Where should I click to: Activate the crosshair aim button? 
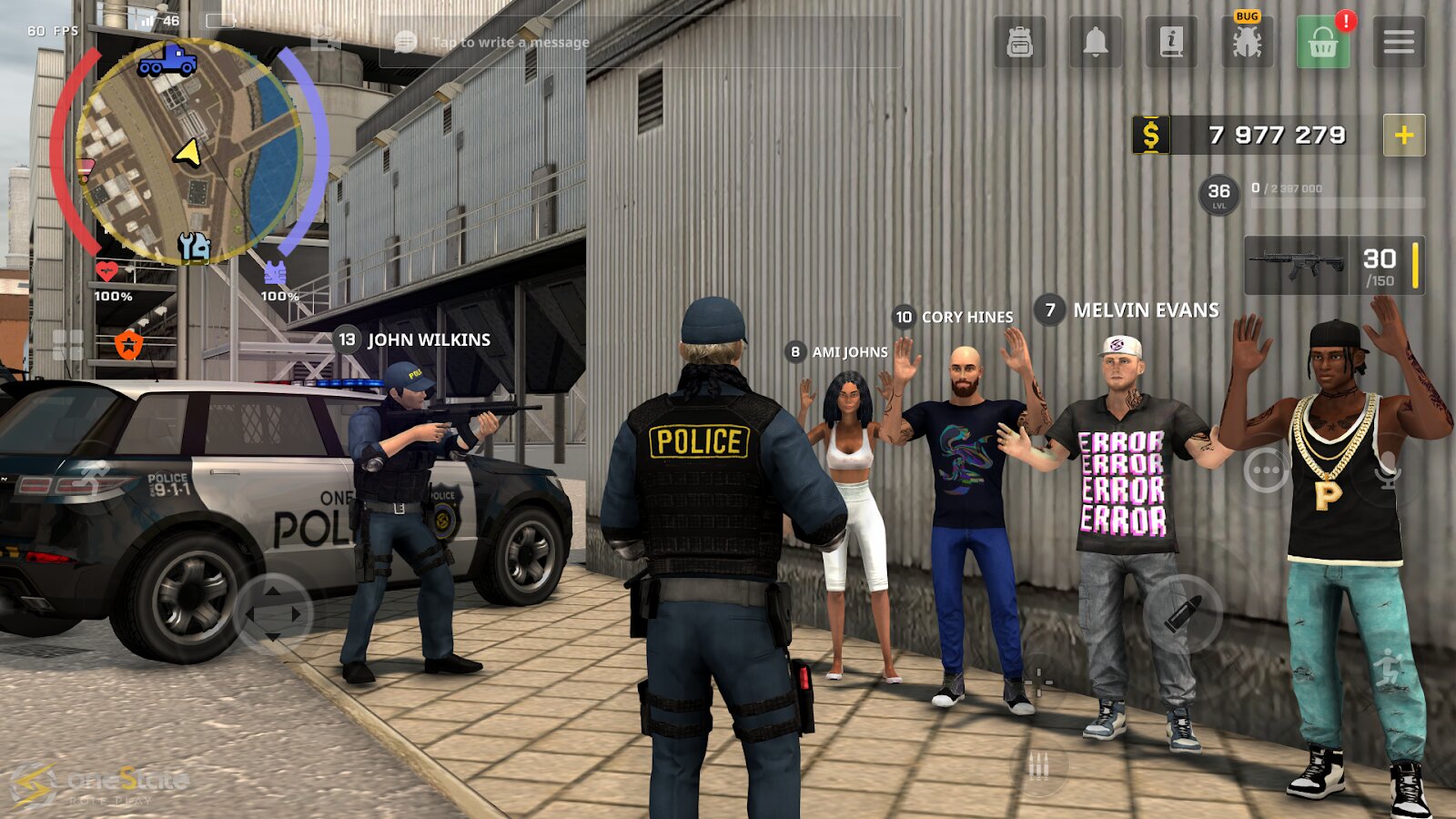click(x=1038, y=681)
